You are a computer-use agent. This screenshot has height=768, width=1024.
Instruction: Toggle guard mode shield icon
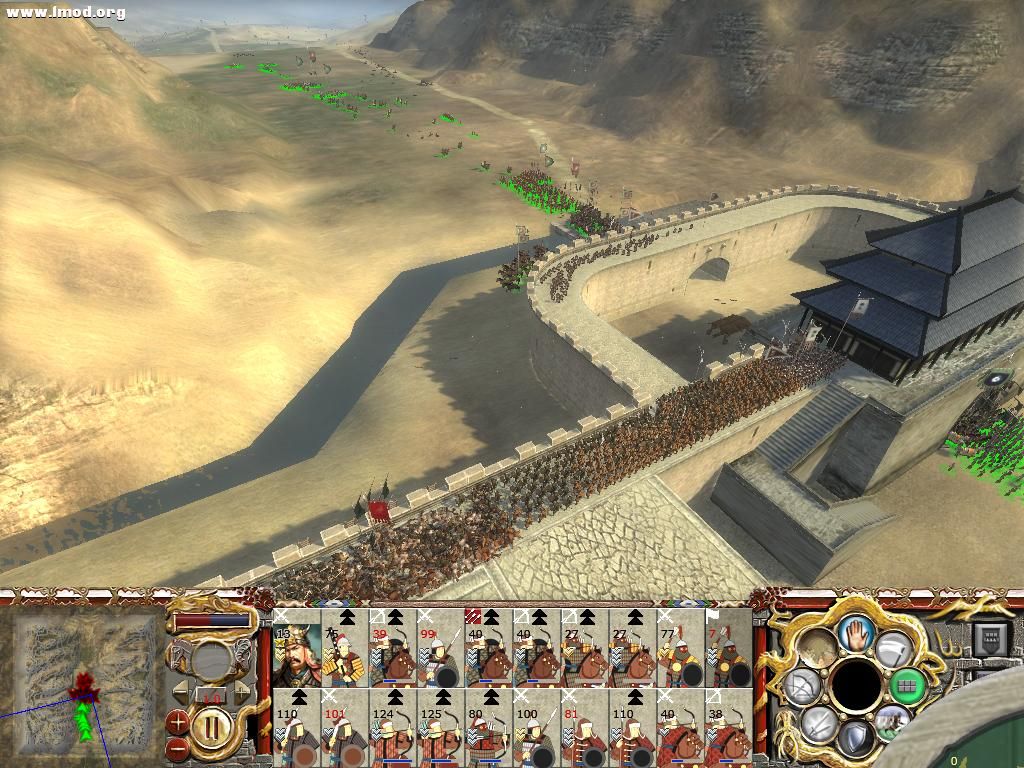click(x=856, y=738)
